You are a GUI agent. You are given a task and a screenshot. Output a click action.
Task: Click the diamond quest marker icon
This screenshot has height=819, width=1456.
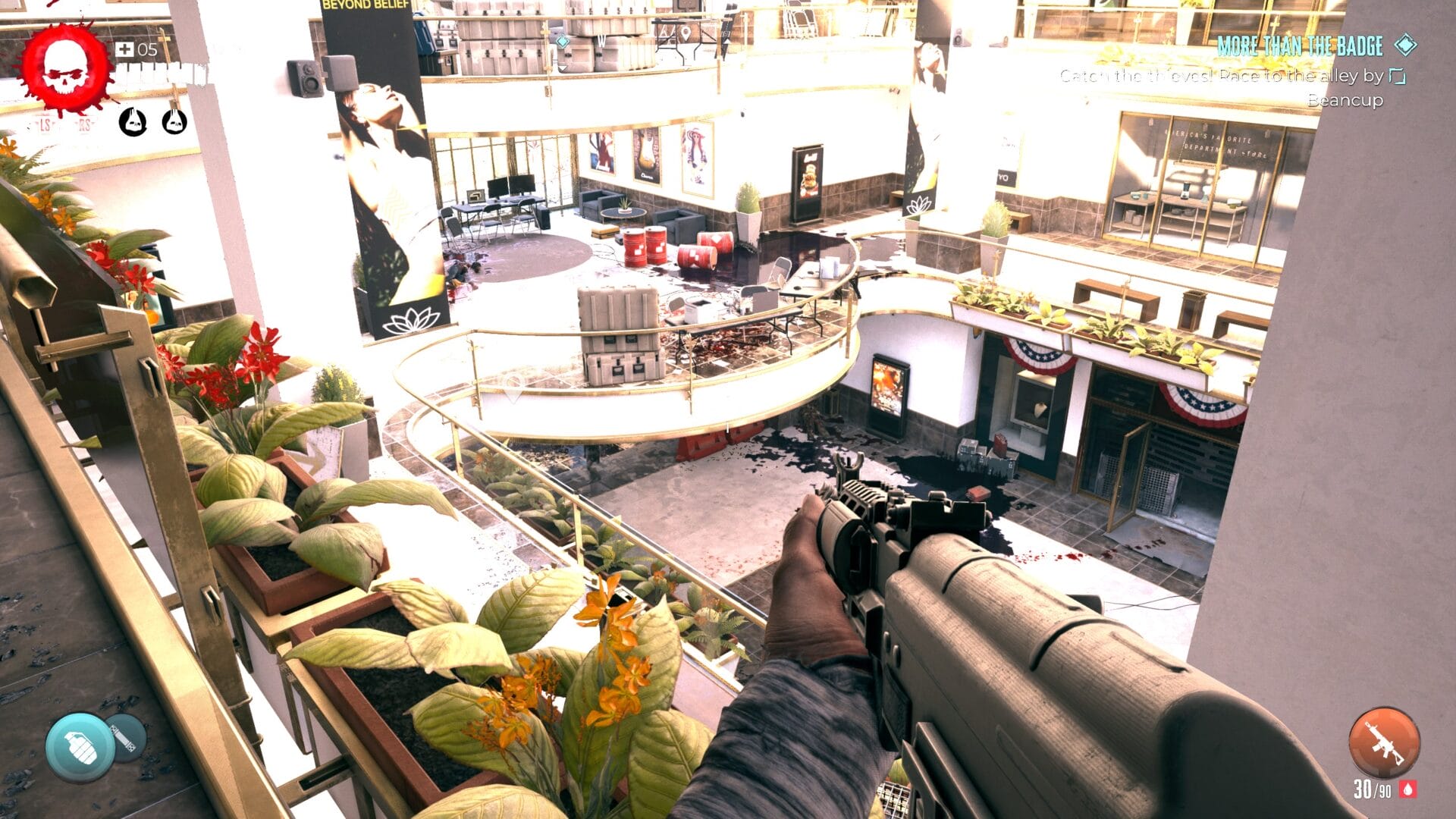[x=1405, y=45]
